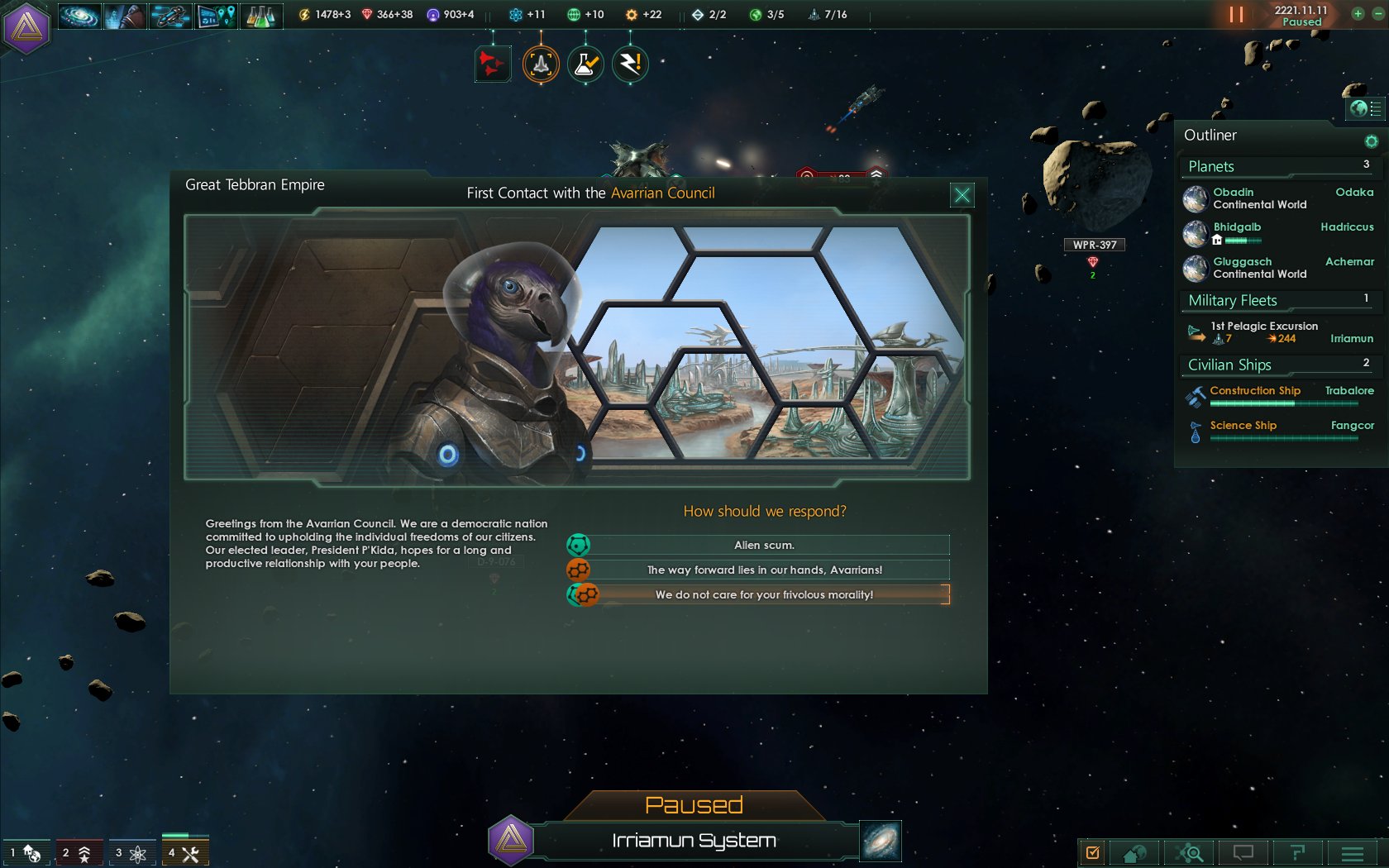This screenshot has width=1389, height=868.
Task: Choose response 'Alien scum.'
Action: (762, 545)
